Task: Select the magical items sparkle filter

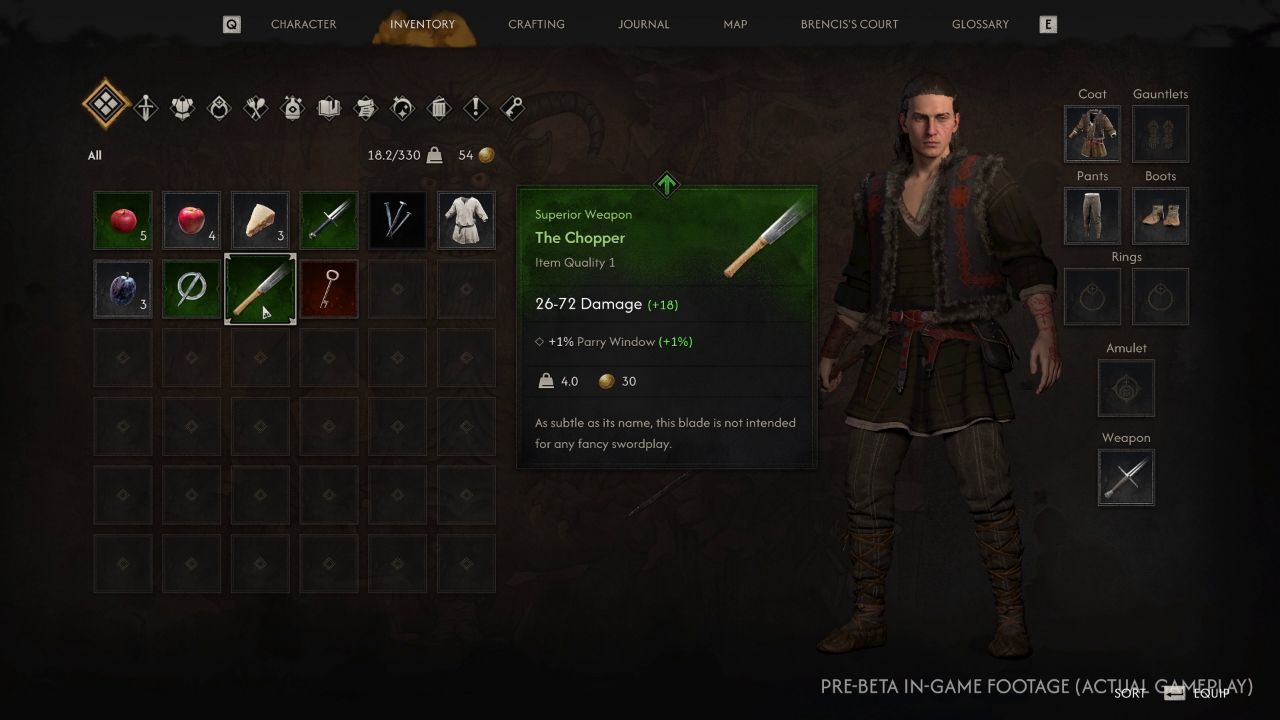Action: 402,108
